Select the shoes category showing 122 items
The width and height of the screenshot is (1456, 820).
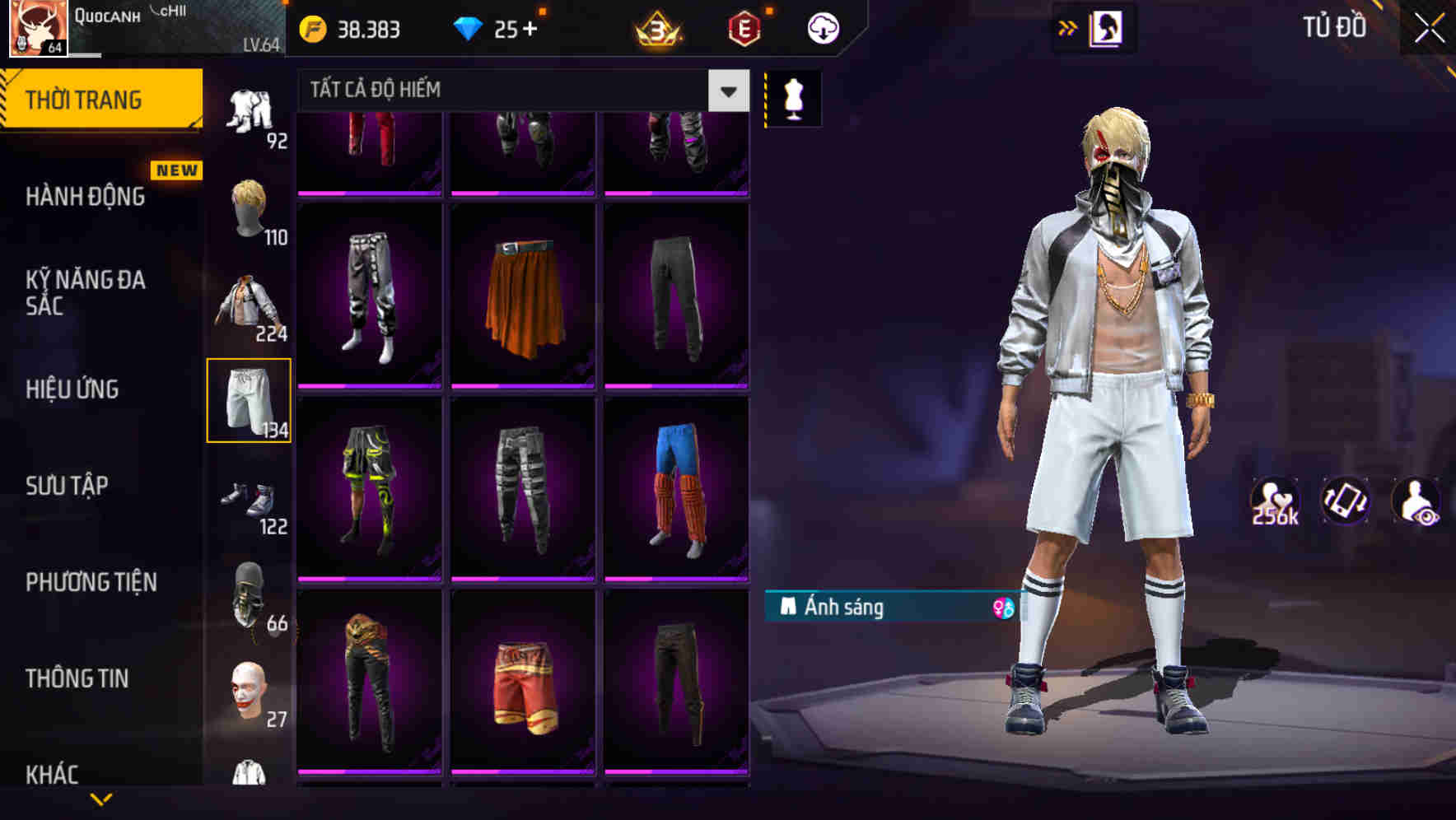point(250,496)
